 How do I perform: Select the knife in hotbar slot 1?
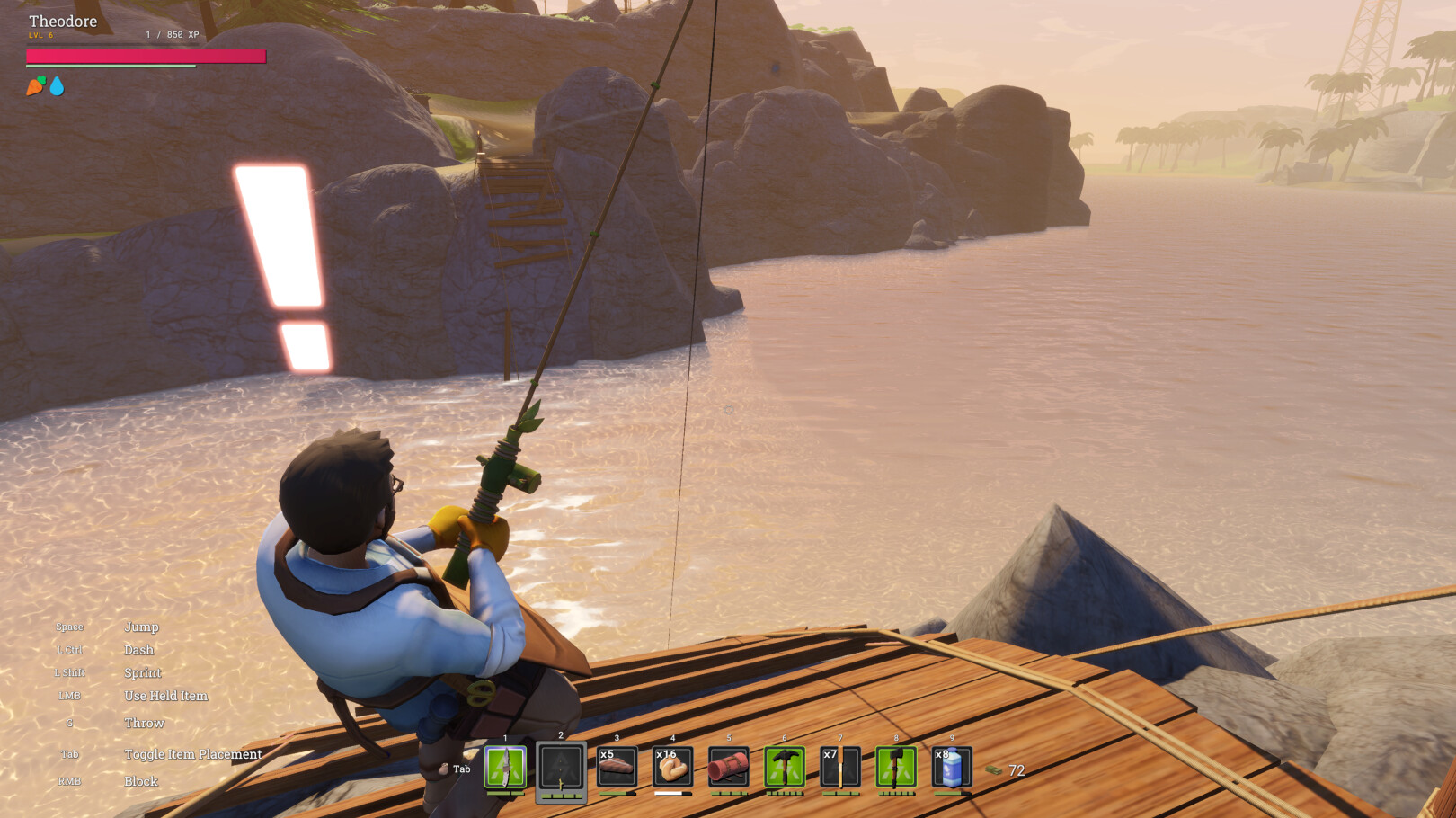click(505, 768)
